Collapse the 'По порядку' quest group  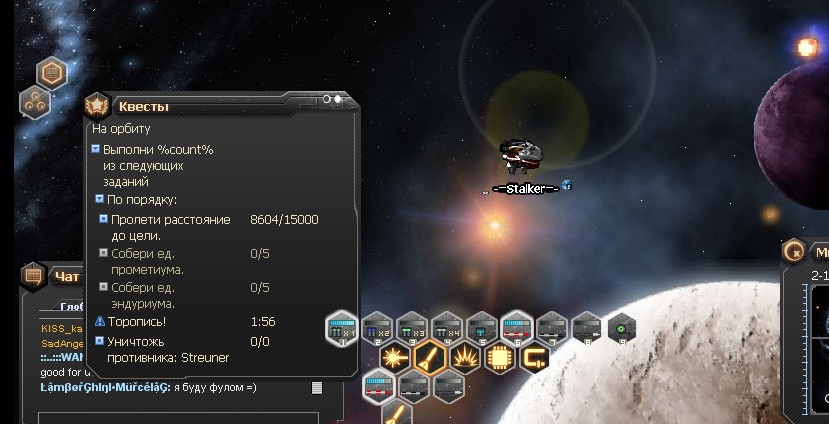[x=99, y=199]
